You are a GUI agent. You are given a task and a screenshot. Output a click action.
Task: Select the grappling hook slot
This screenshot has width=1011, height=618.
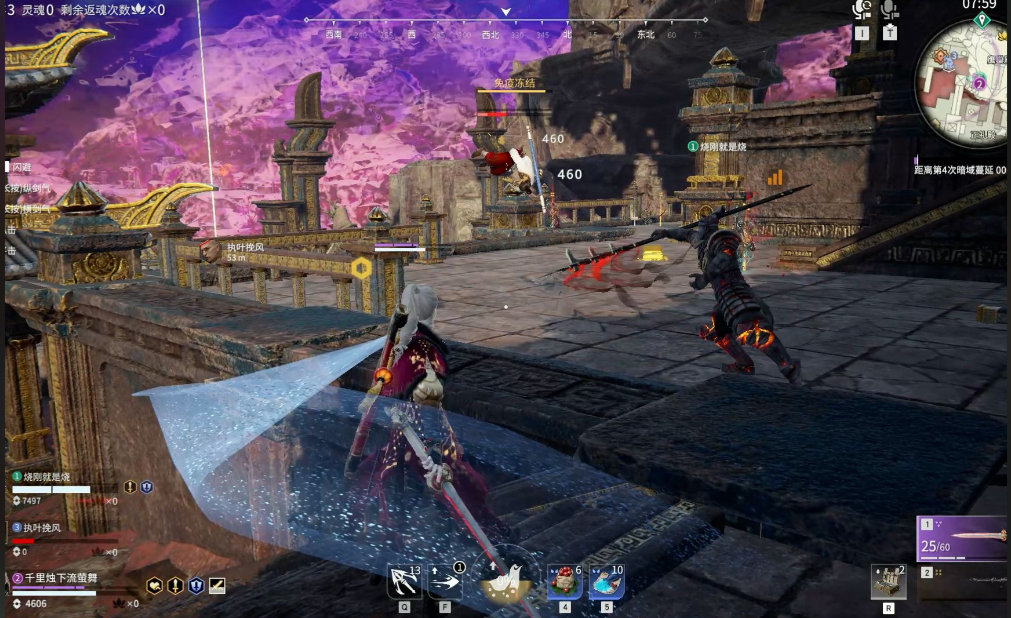404,581
